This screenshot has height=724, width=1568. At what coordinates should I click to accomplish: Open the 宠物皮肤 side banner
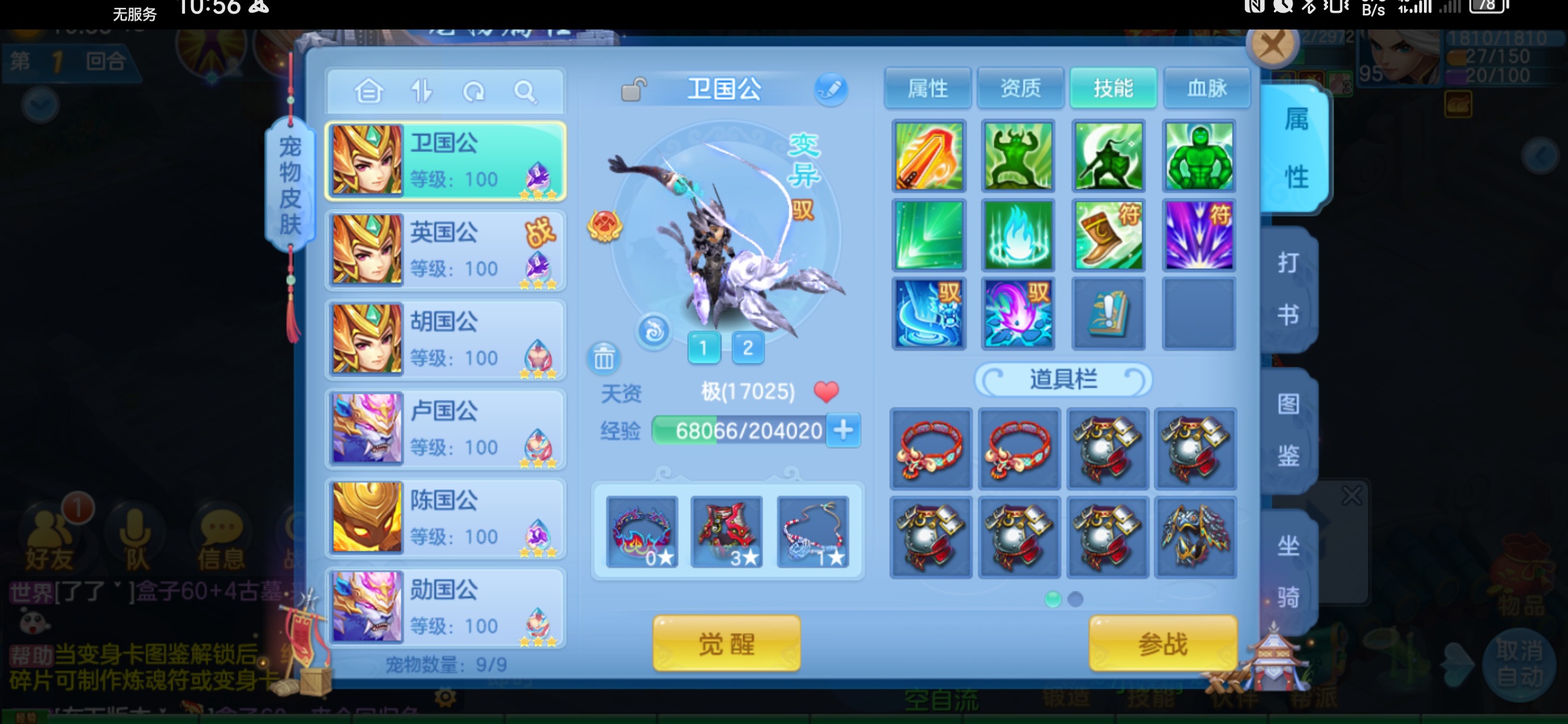coord(290,184)
